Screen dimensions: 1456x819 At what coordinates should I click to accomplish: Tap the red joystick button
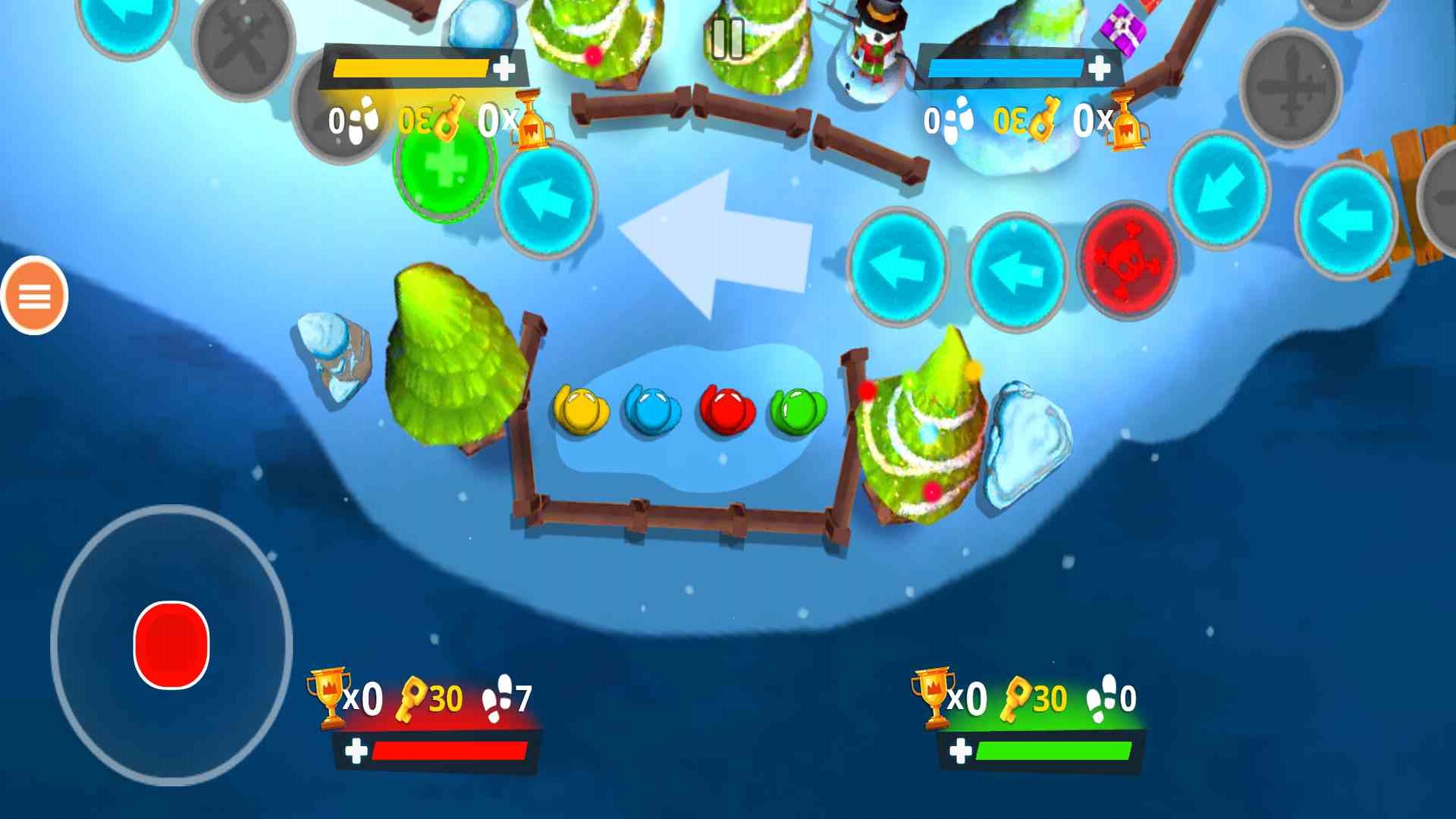pyautogui.click(x=171, y=645)
